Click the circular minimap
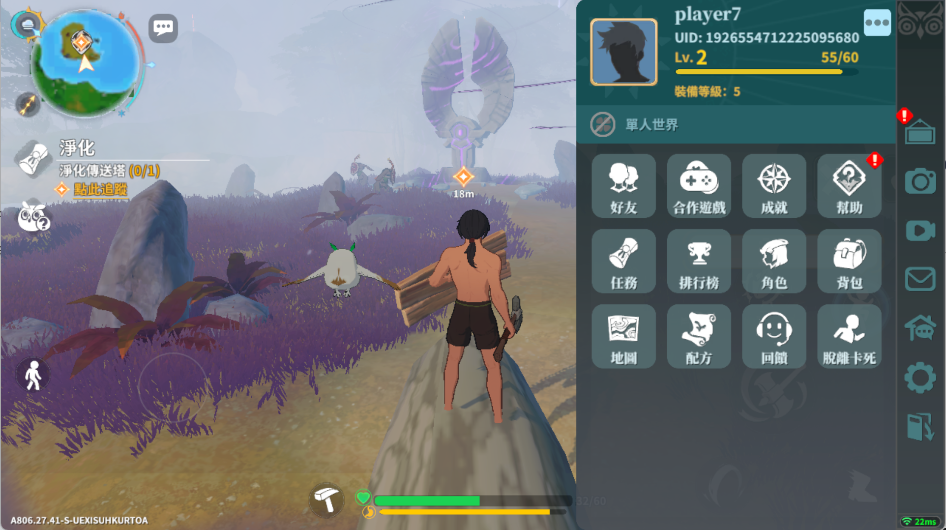The image size is (946, 530). [x=85, y=62]
